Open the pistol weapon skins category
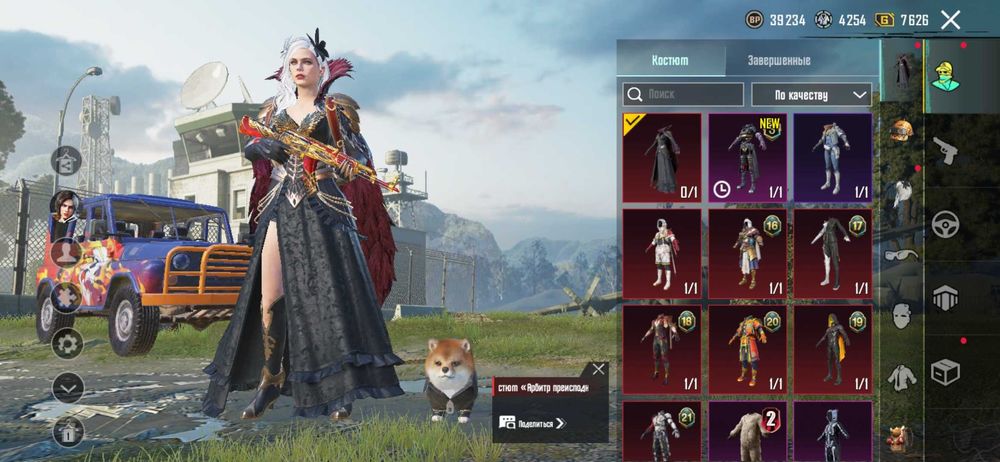Viewport: 1000px width, 462px height. pos(944,152)
